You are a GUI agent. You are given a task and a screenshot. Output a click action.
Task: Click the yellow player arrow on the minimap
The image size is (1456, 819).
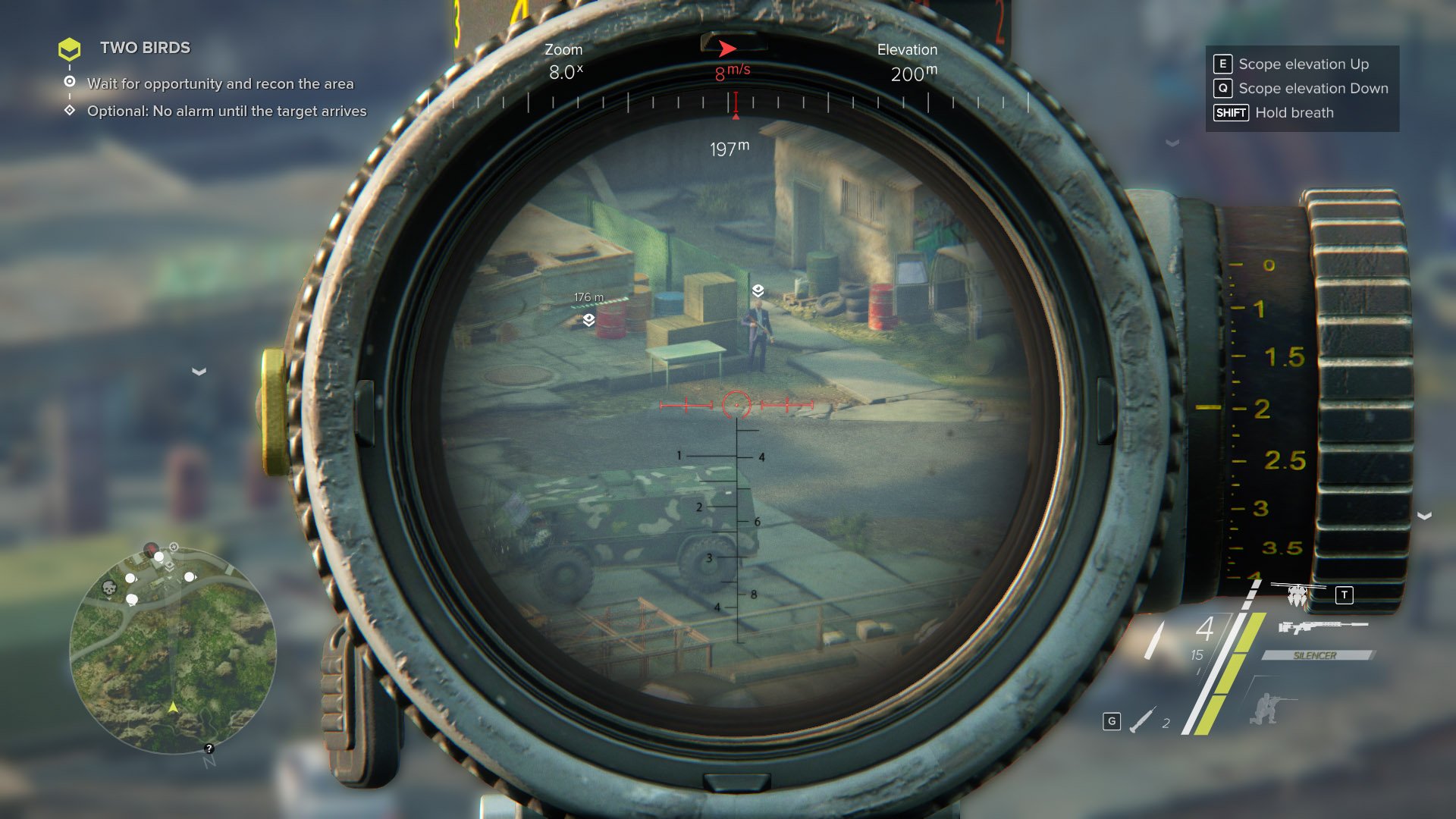[173, 707]
